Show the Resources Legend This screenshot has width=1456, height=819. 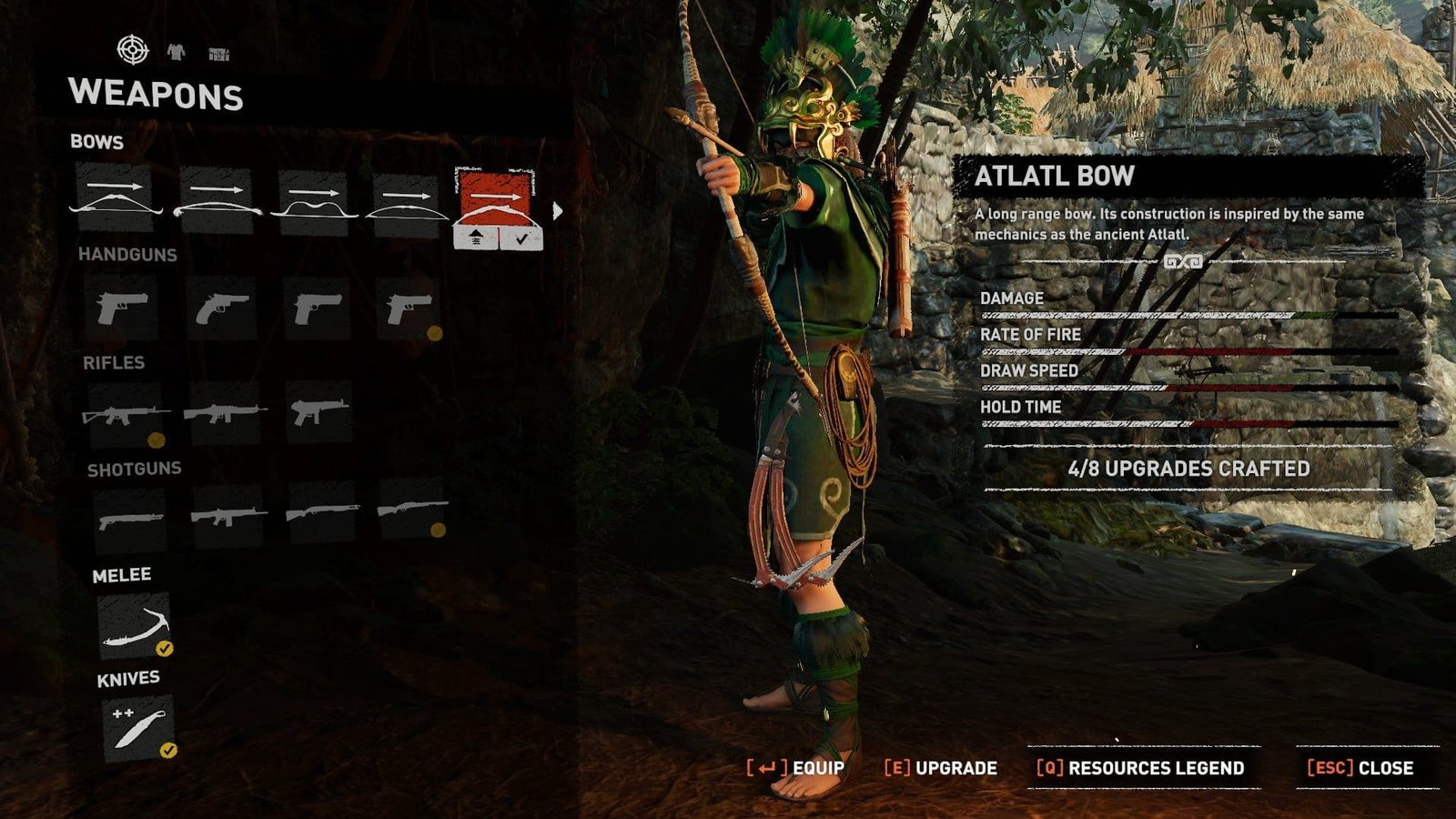1141,768
